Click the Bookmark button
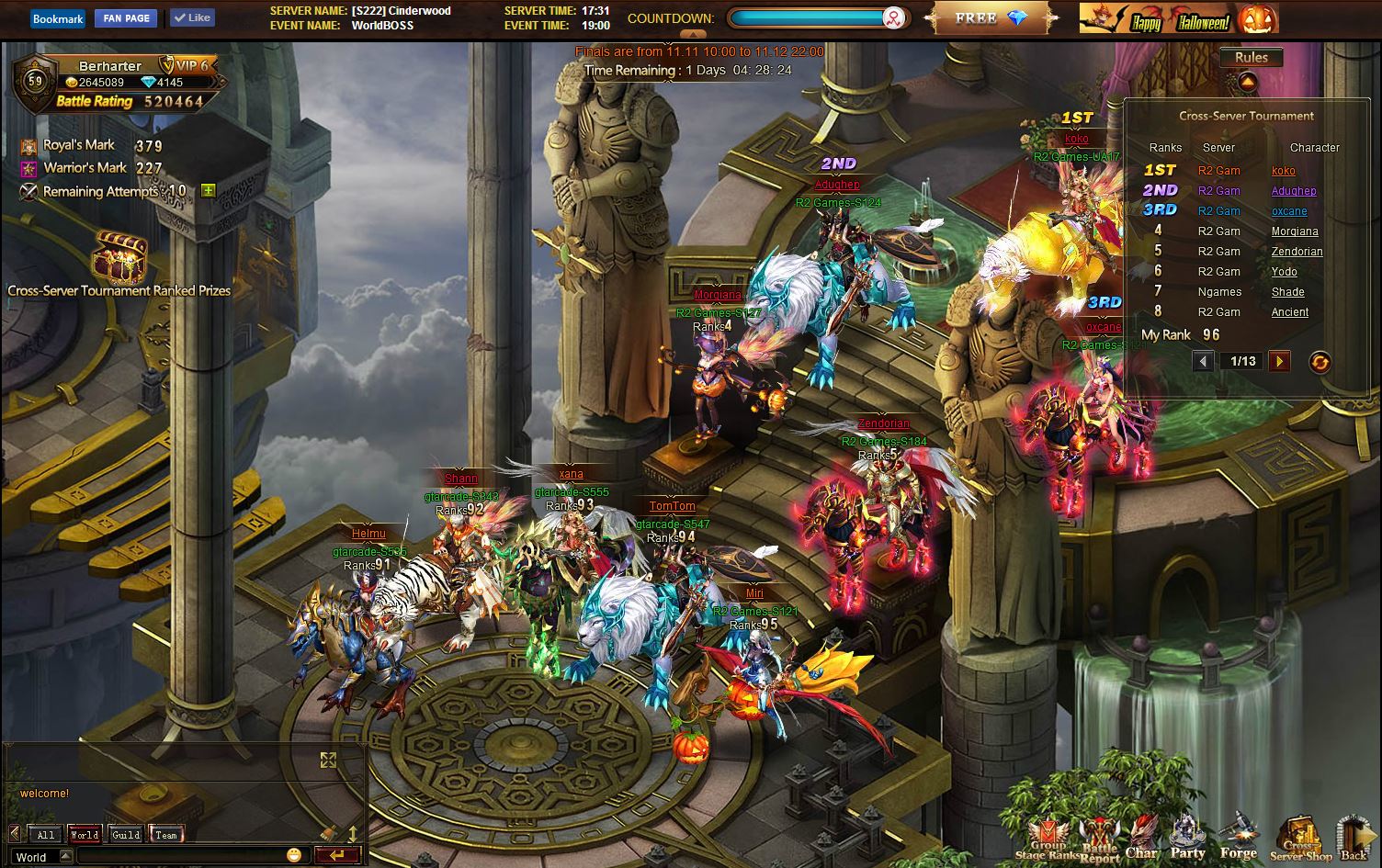Image resolution: width=1382 pixels, height=868 pixels. pos(58,18)
